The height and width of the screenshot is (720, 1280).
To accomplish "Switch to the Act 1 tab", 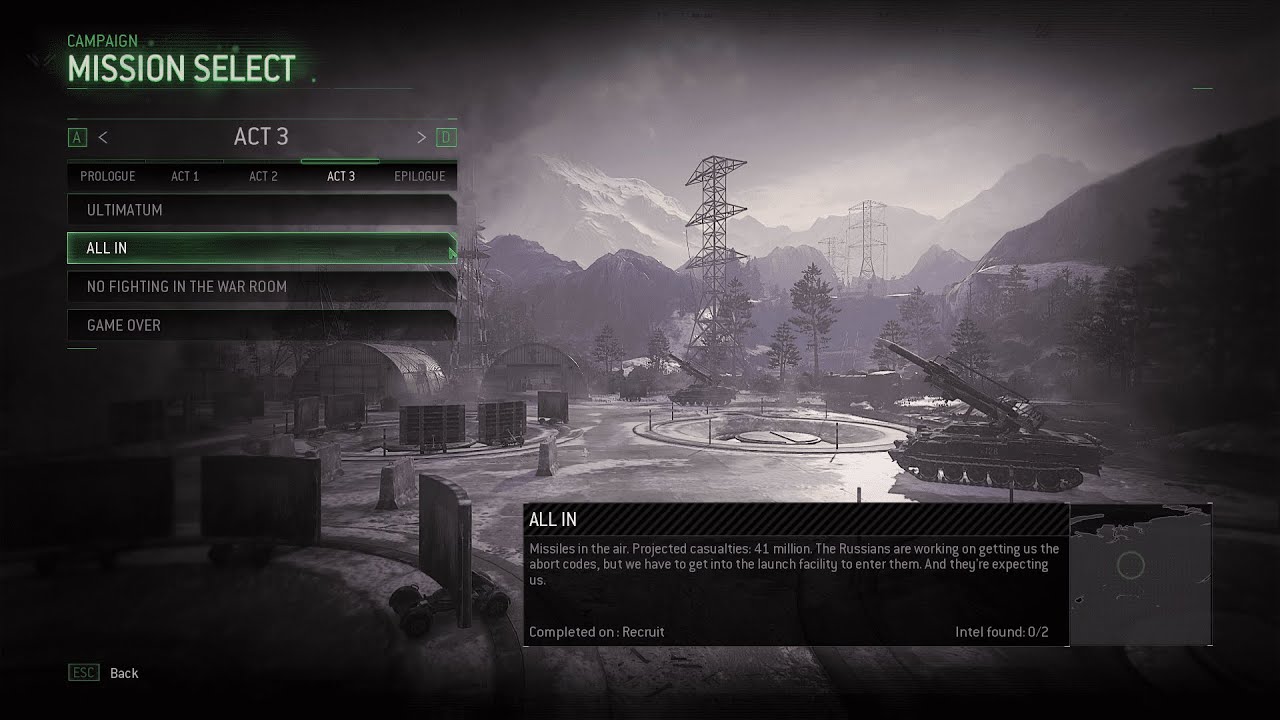I will 185,176.
